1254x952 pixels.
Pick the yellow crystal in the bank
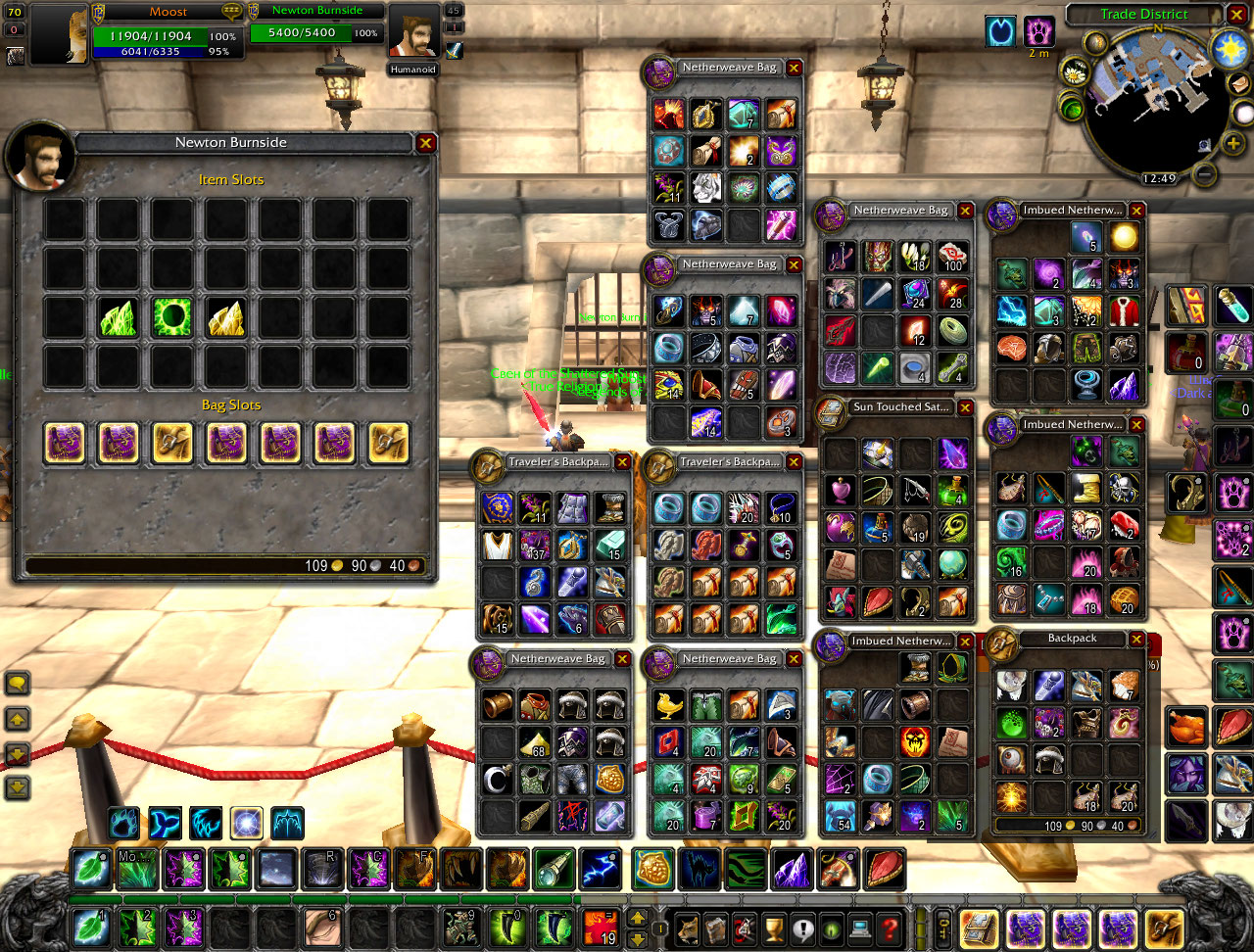point(225,317)
